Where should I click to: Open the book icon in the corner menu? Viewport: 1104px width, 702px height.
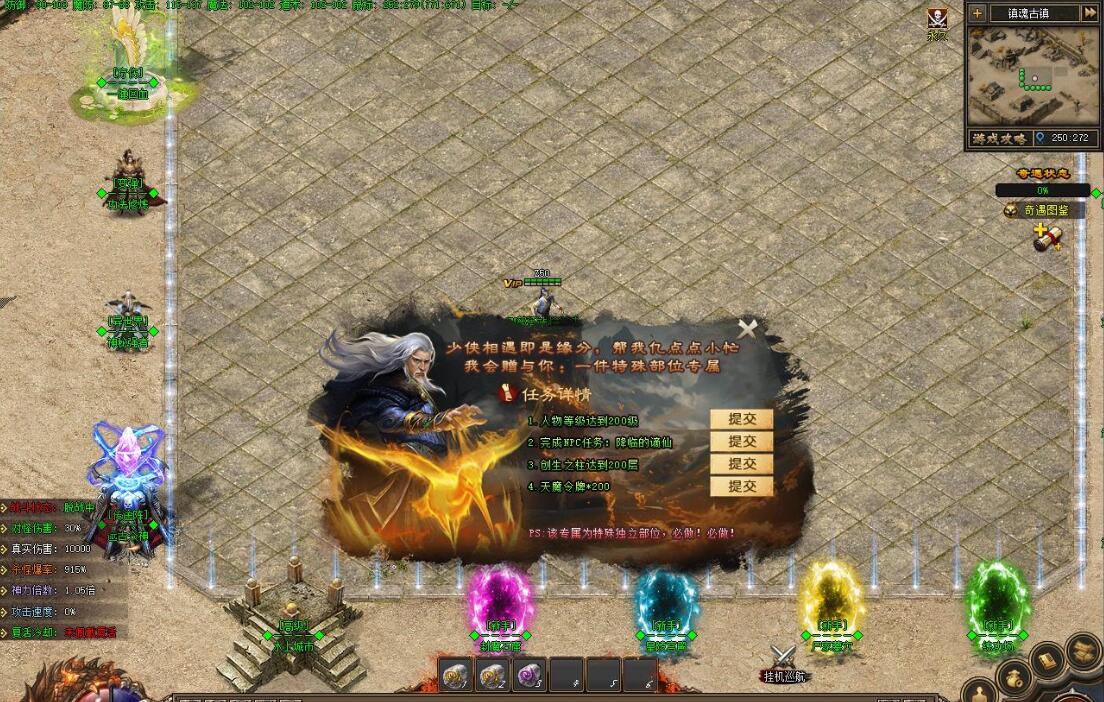tap(1047, 659)
